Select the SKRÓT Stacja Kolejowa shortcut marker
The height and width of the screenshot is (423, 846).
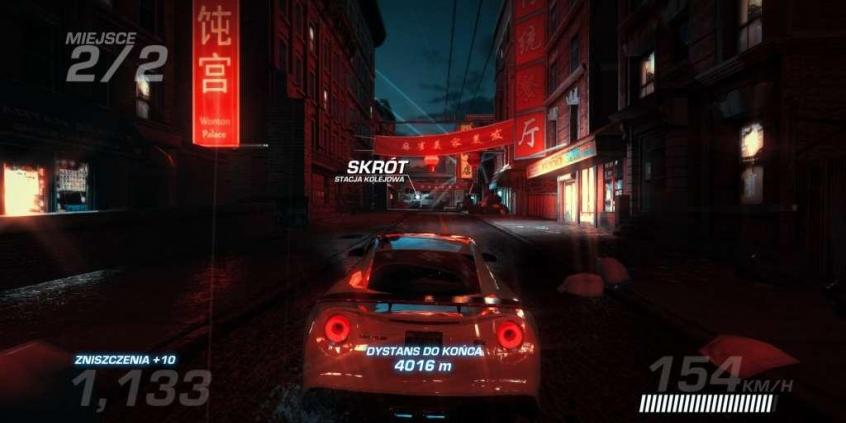(x=369, y=169)
